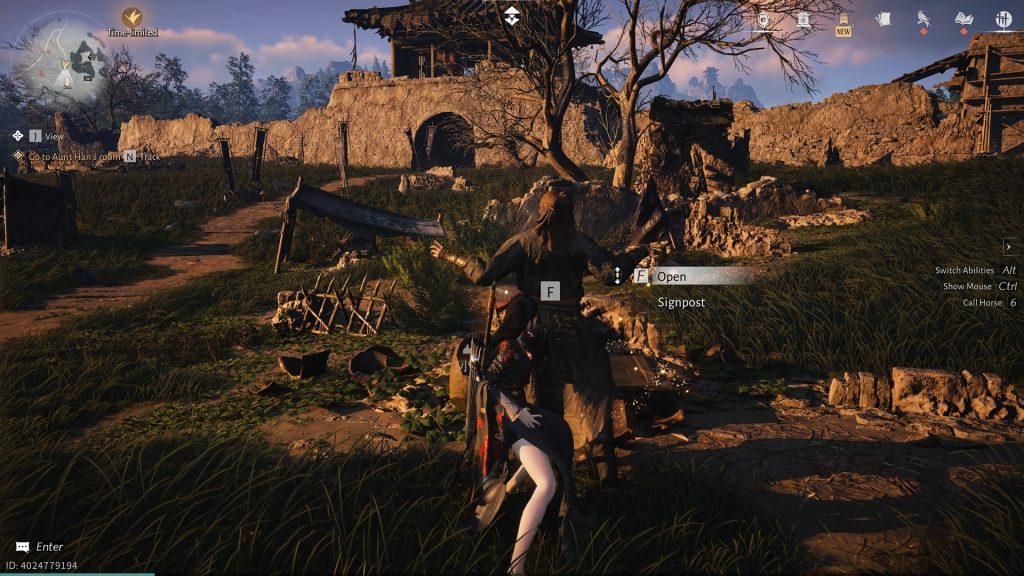Track the Go to Aunt Han's room quest
1024x576 pixels.
coord(130,156)
